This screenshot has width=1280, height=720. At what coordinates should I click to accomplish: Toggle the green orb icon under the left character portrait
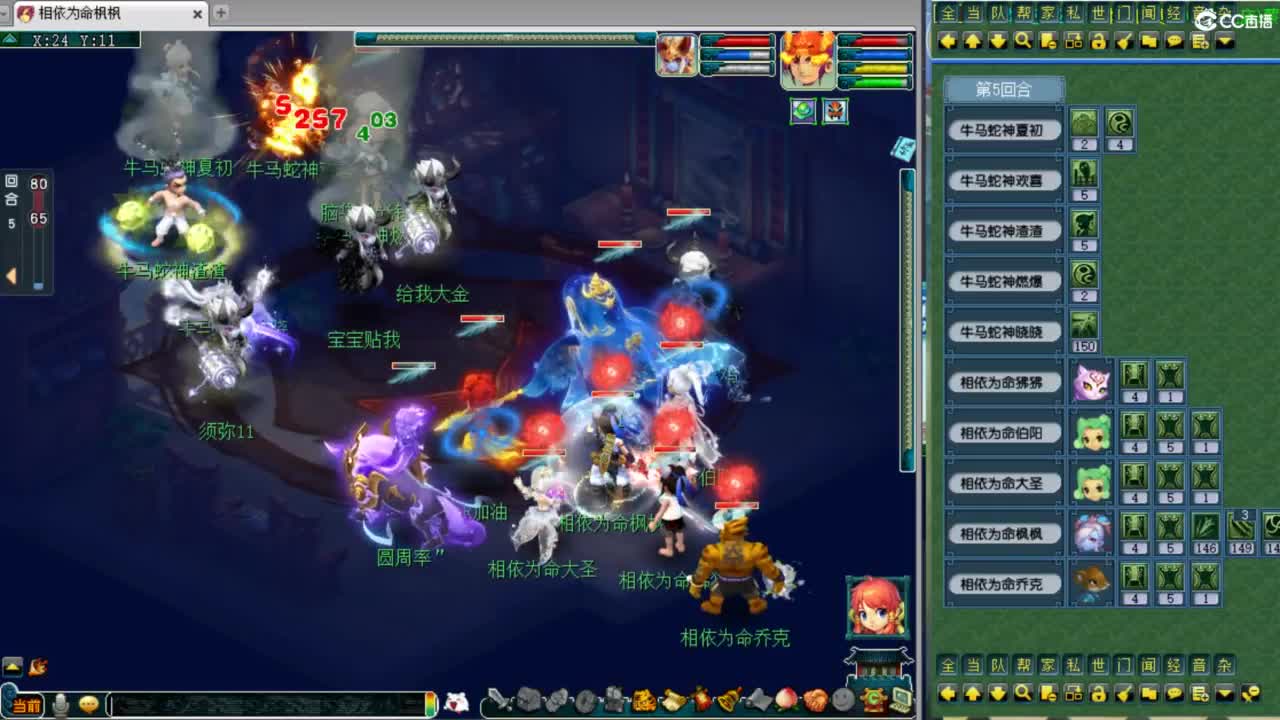click(800, 112)
